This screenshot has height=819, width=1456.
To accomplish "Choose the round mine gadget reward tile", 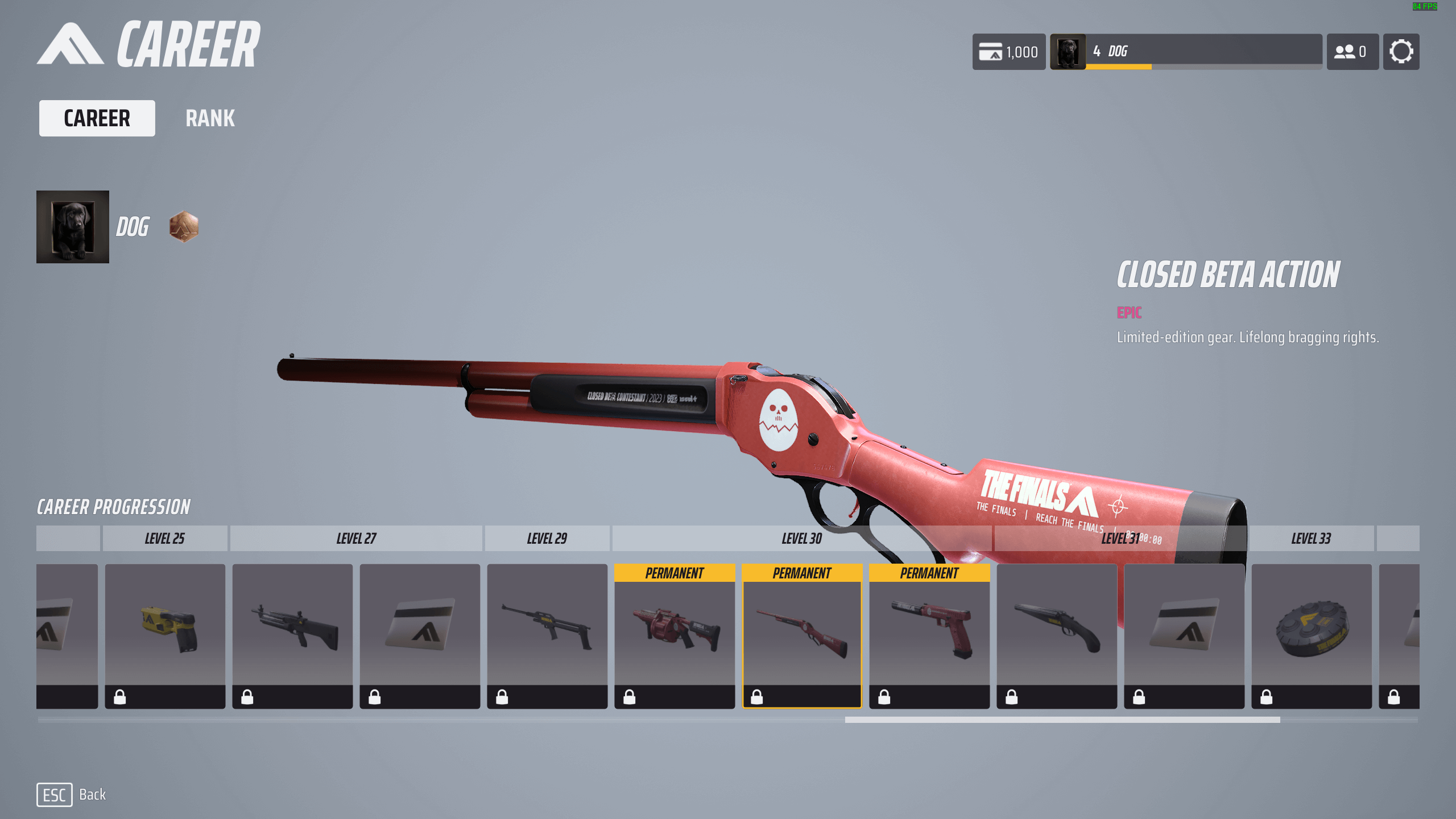I will click(x=1312, y=635).
